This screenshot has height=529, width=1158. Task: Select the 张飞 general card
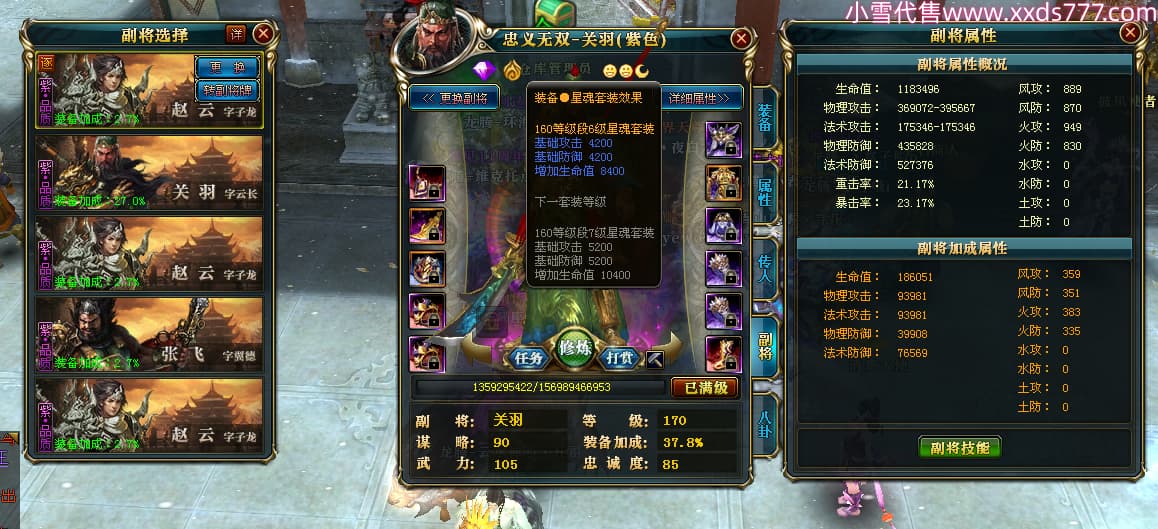pyautogui.click(x=149, y=335)
